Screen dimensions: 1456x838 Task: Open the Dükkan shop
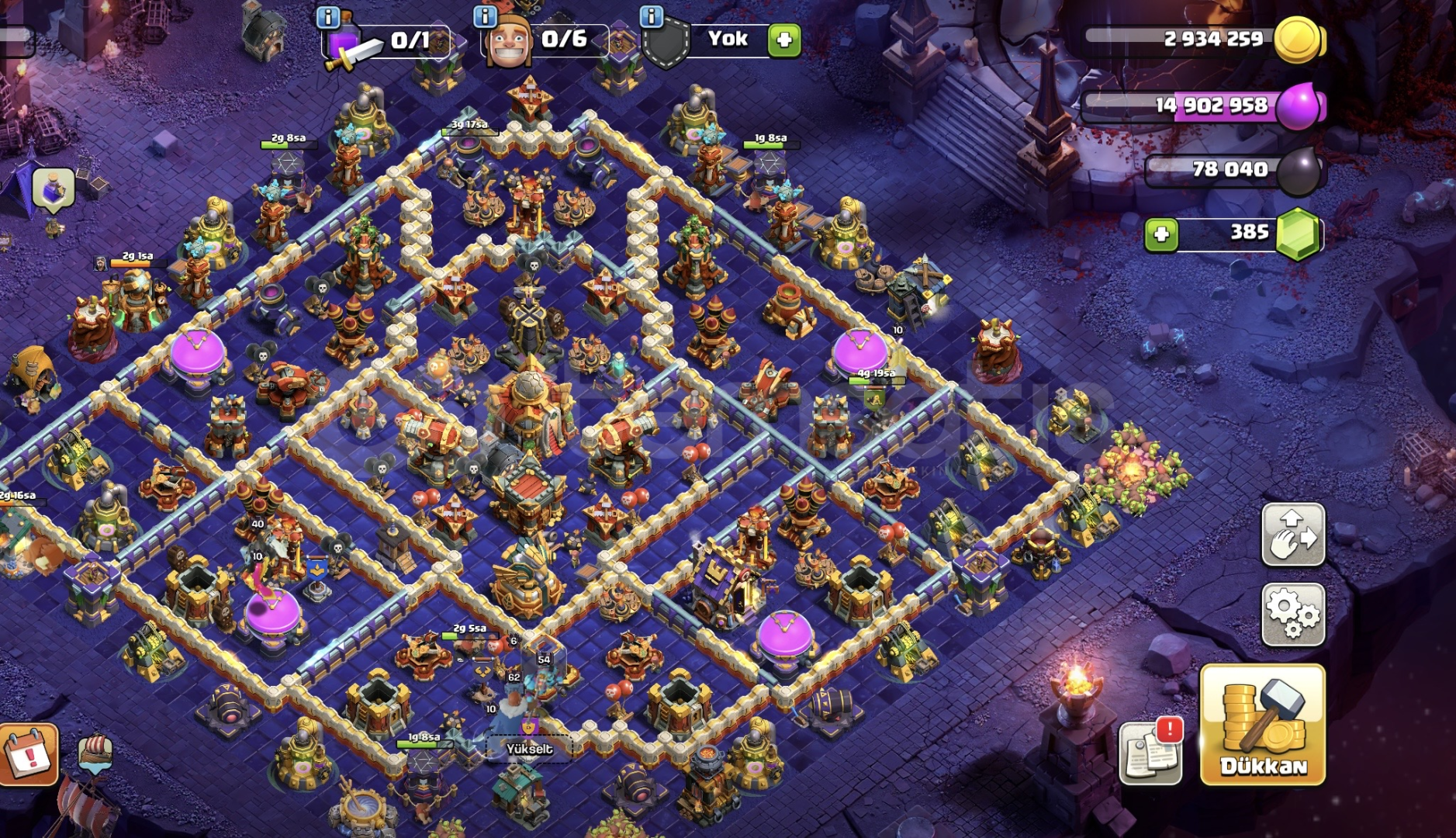tap(1262, 724)
